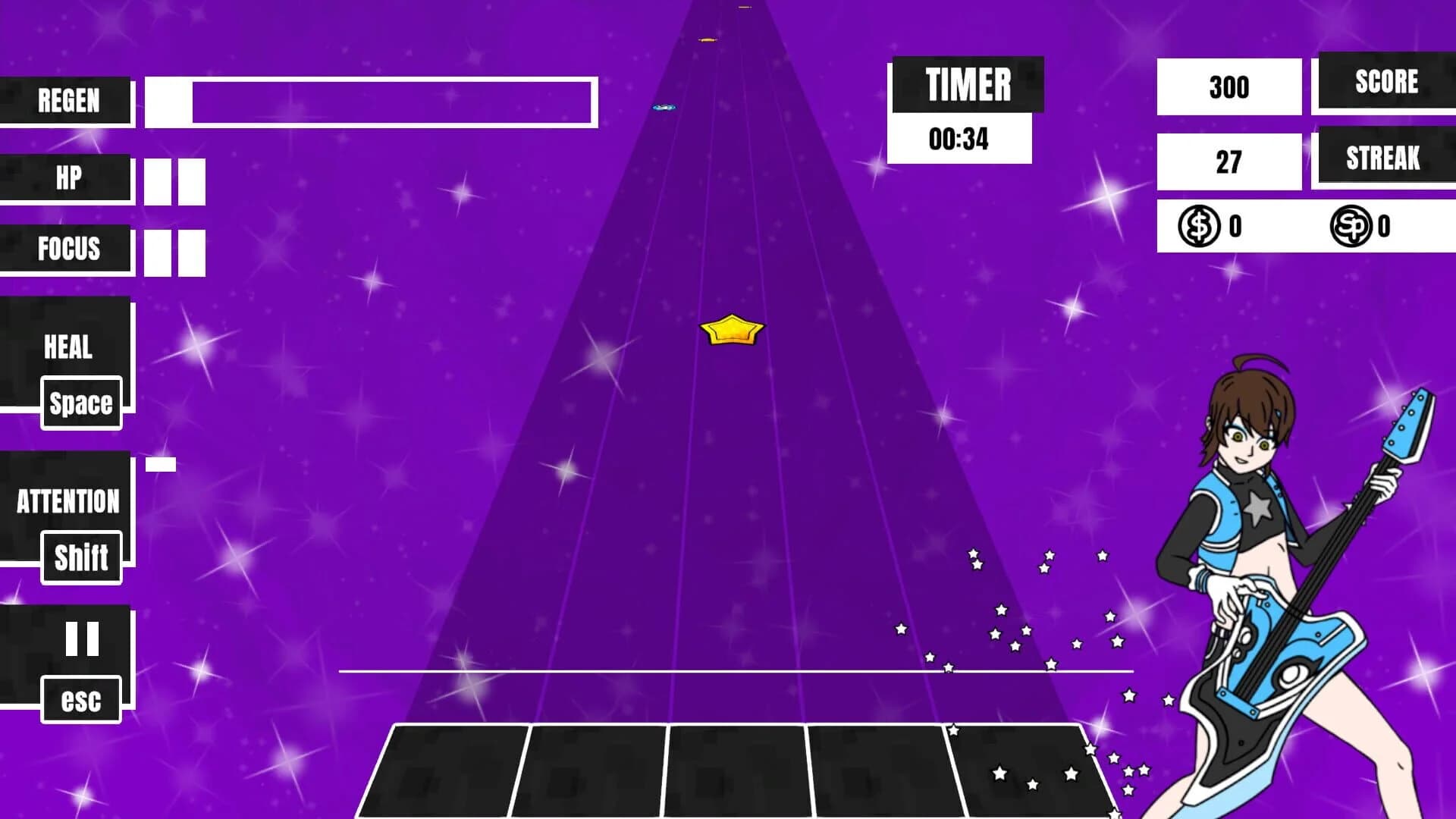Screen dimensions: 1456x819
Task: Click the FOCUS meter label
Action: click(x=68, y=249)
